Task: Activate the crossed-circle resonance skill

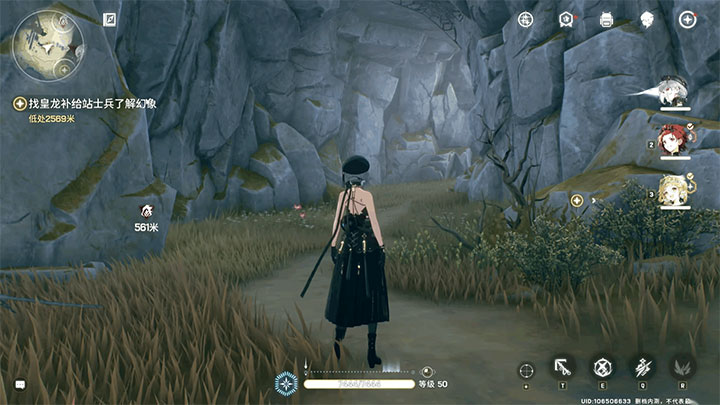Action: coord(602,368)
